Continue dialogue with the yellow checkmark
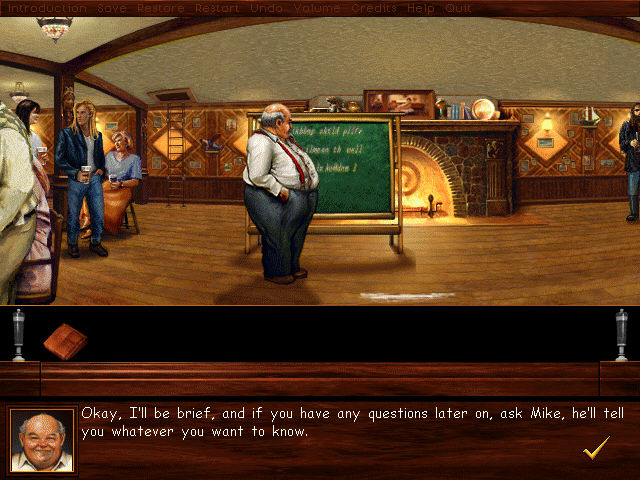The height and width of the screenshot is (480, 640). pyautogui.click(x=596, y=449)
